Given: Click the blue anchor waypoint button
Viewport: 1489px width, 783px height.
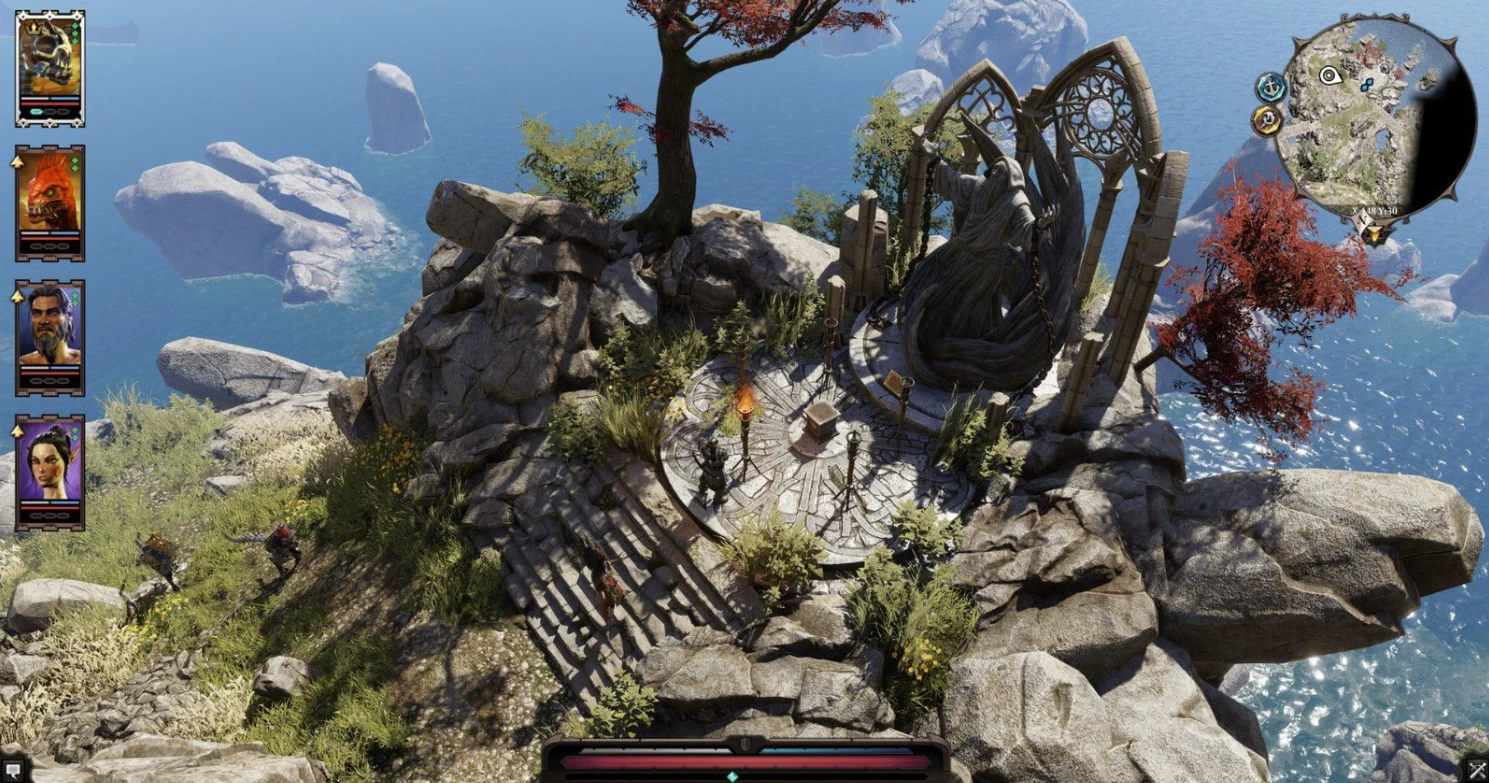Looking at the screenshot, I should [x=1270, y=87].
